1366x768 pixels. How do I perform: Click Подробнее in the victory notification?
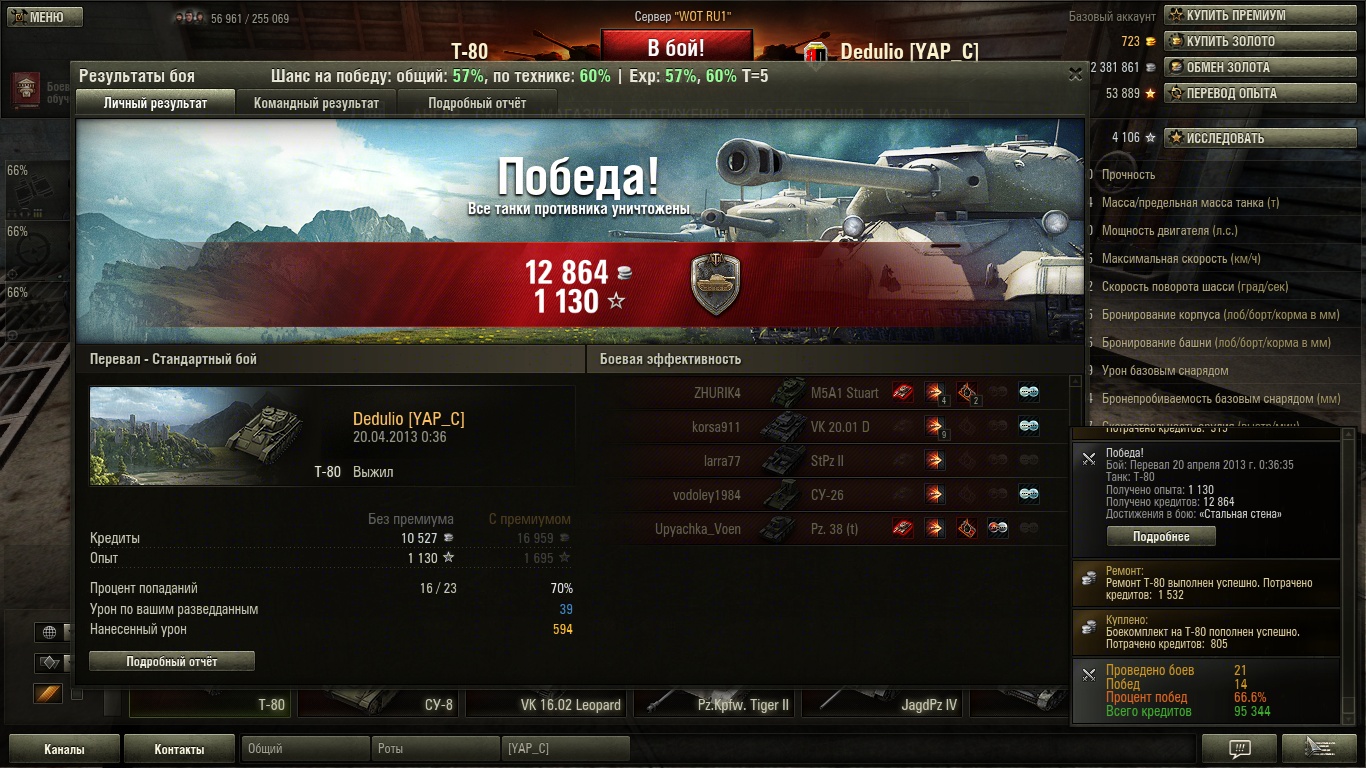1161,536
